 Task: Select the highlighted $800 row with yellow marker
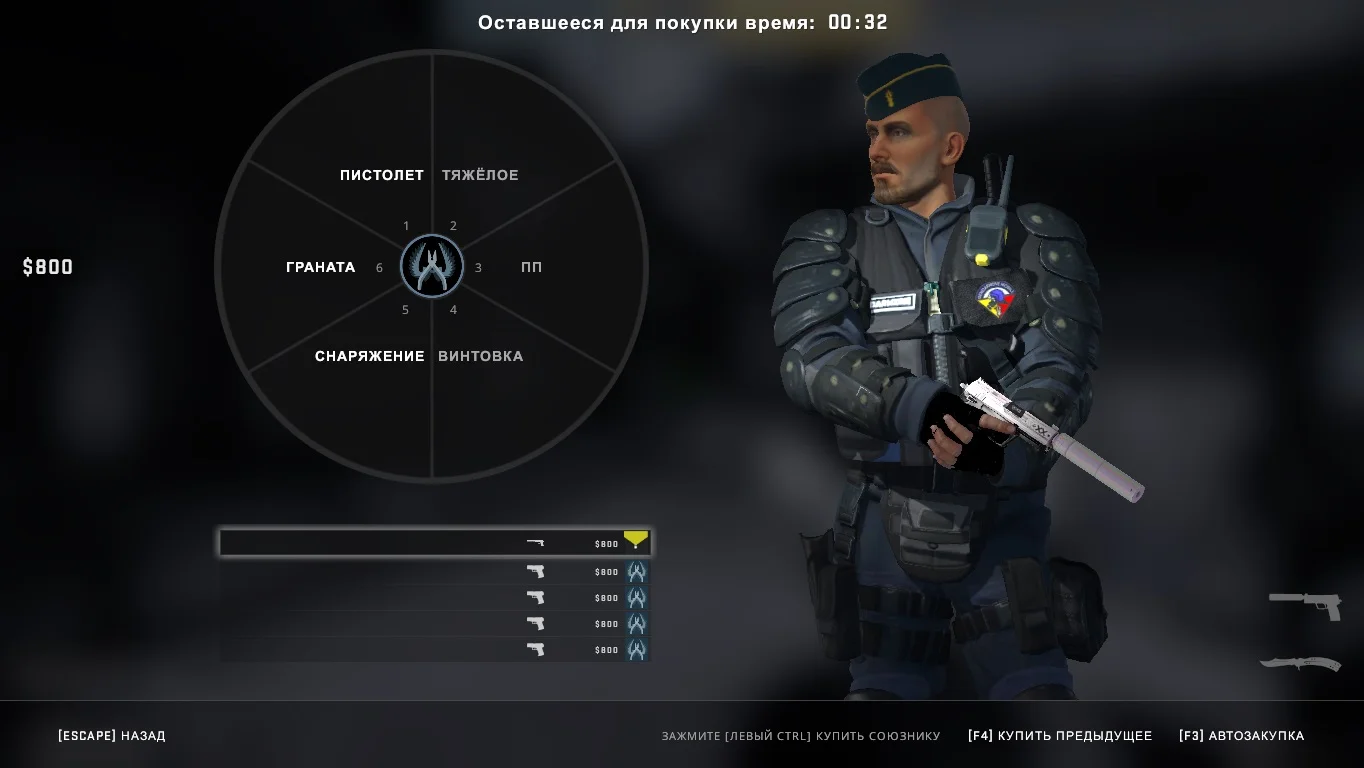pos(435,543)
